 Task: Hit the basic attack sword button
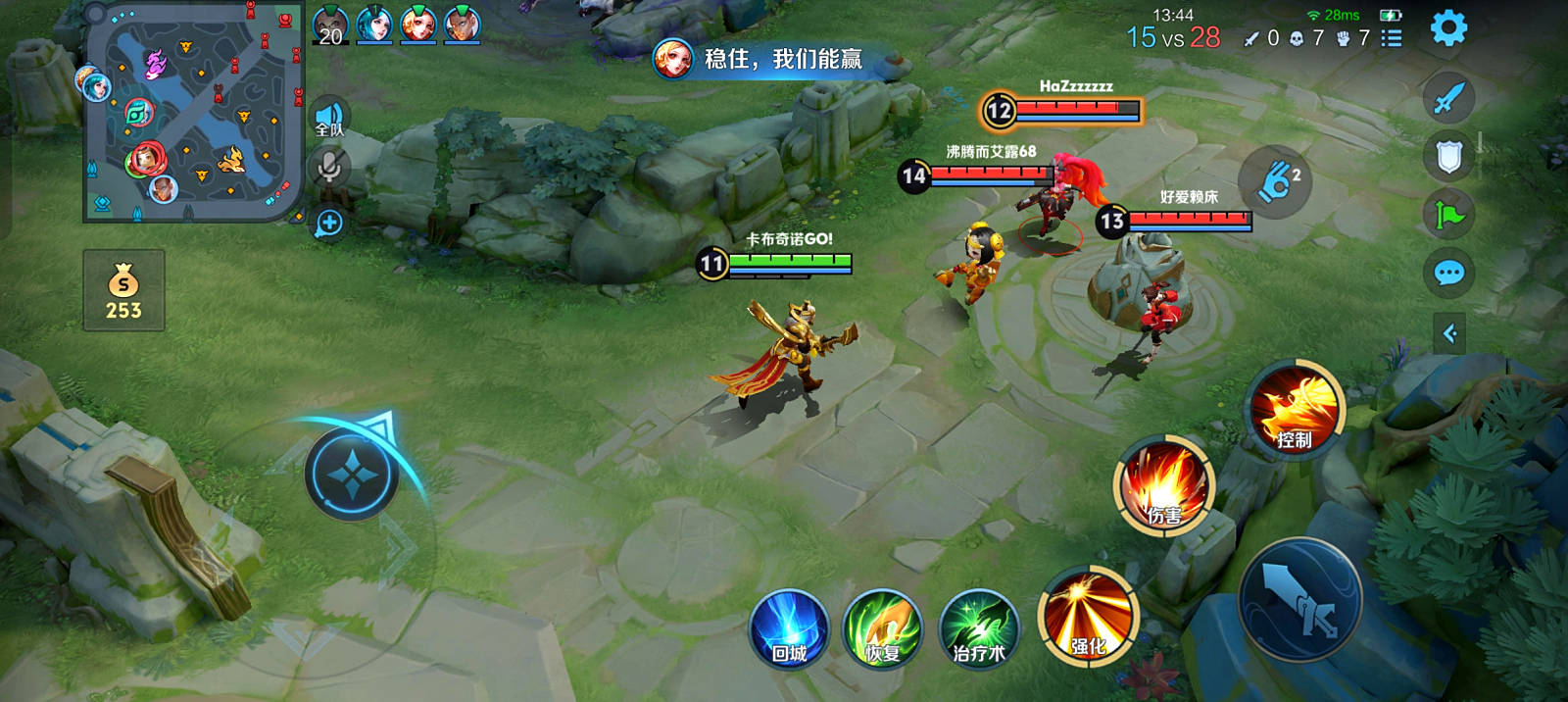(x=1301, y=600)
